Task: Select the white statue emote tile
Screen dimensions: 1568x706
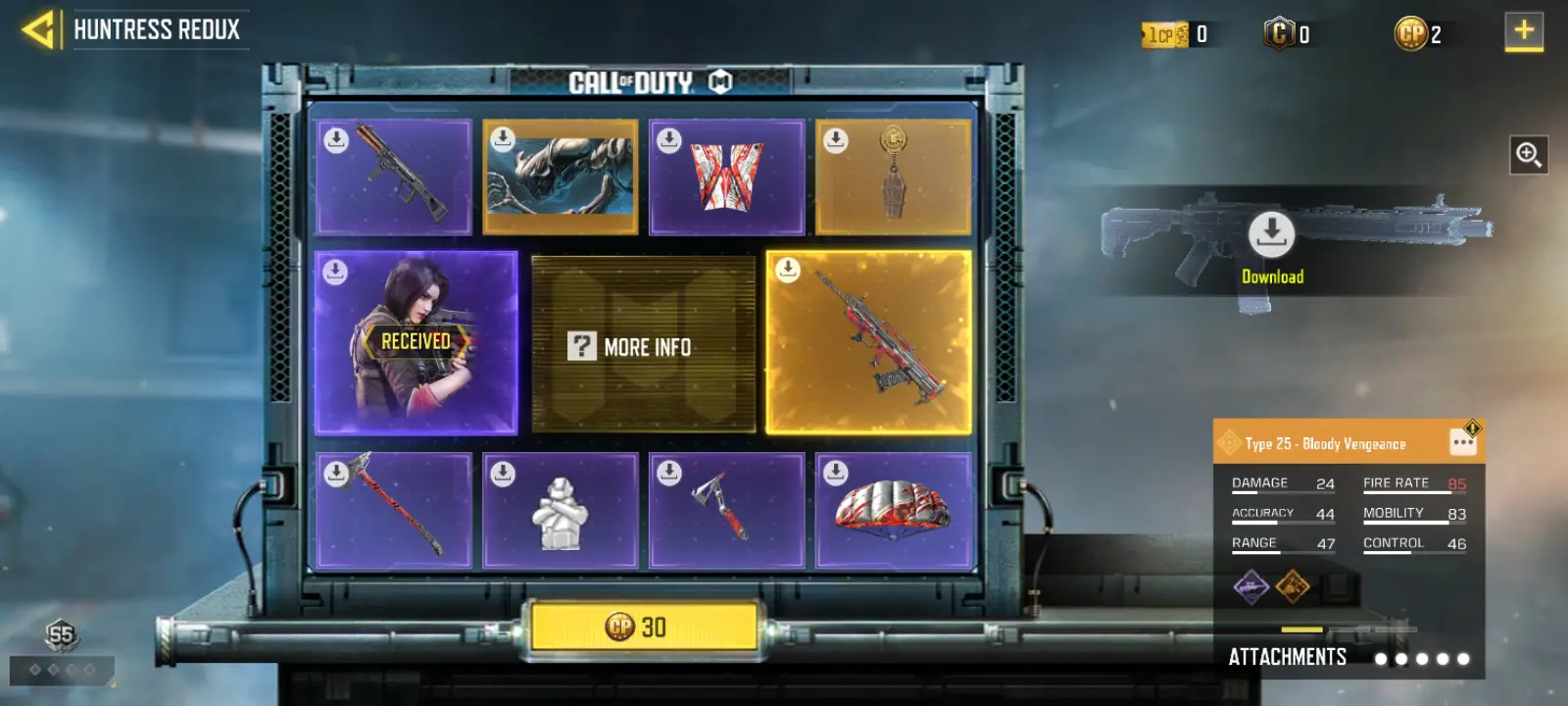Action: click(561, 511)
